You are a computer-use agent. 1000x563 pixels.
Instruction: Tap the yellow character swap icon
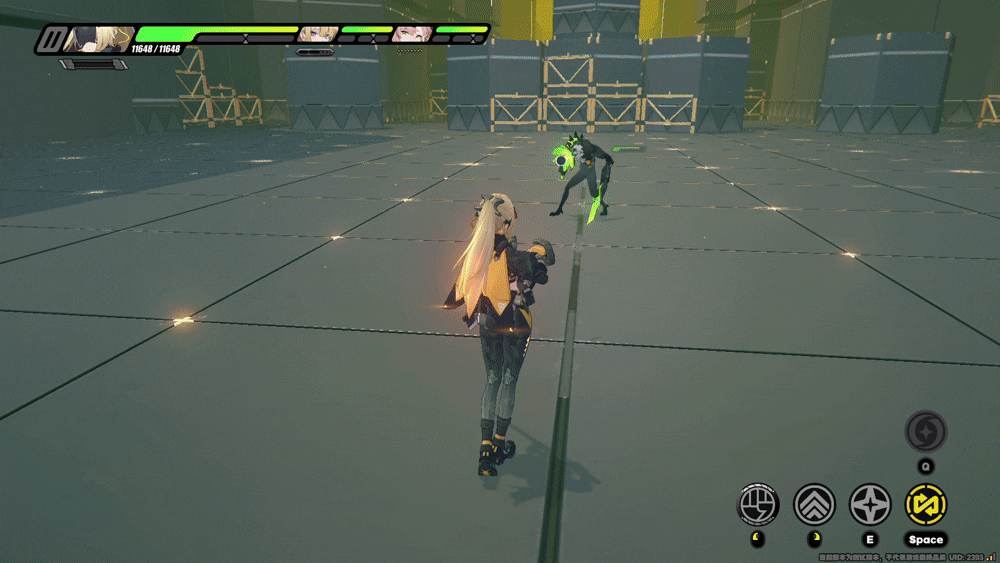pos(926,504)
